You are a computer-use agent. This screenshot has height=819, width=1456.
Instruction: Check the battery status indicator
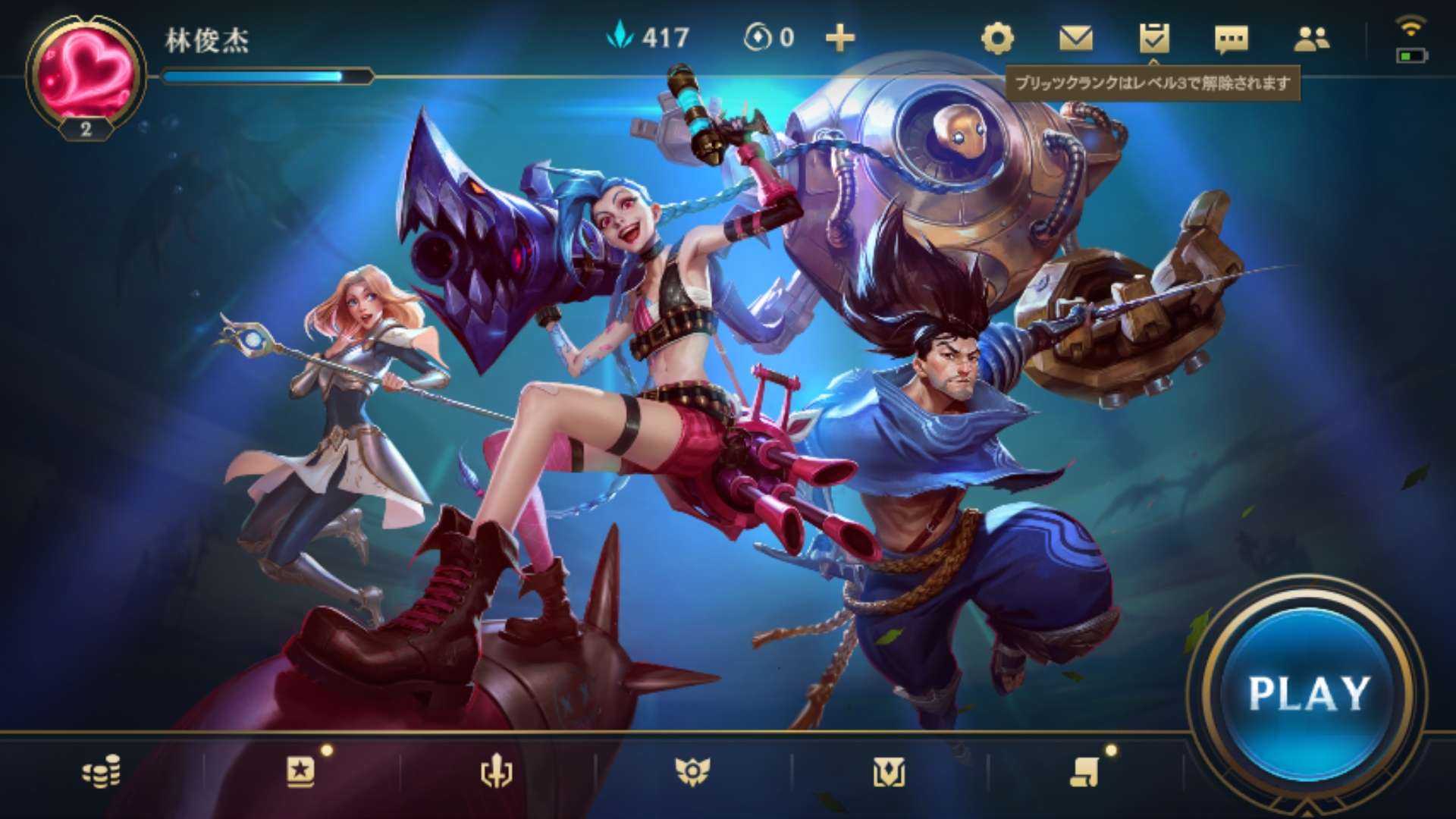point(1412,55)
